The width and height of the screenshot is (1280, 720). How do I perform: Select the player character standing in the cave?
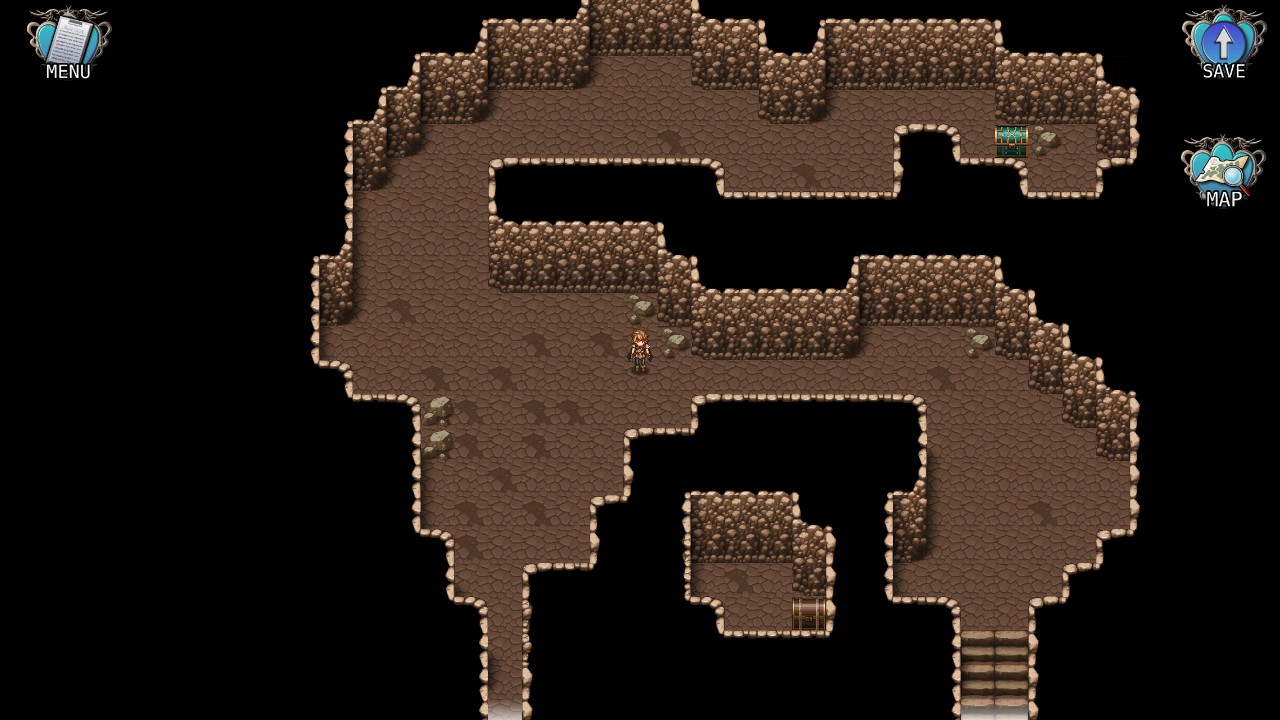[640, 348]
